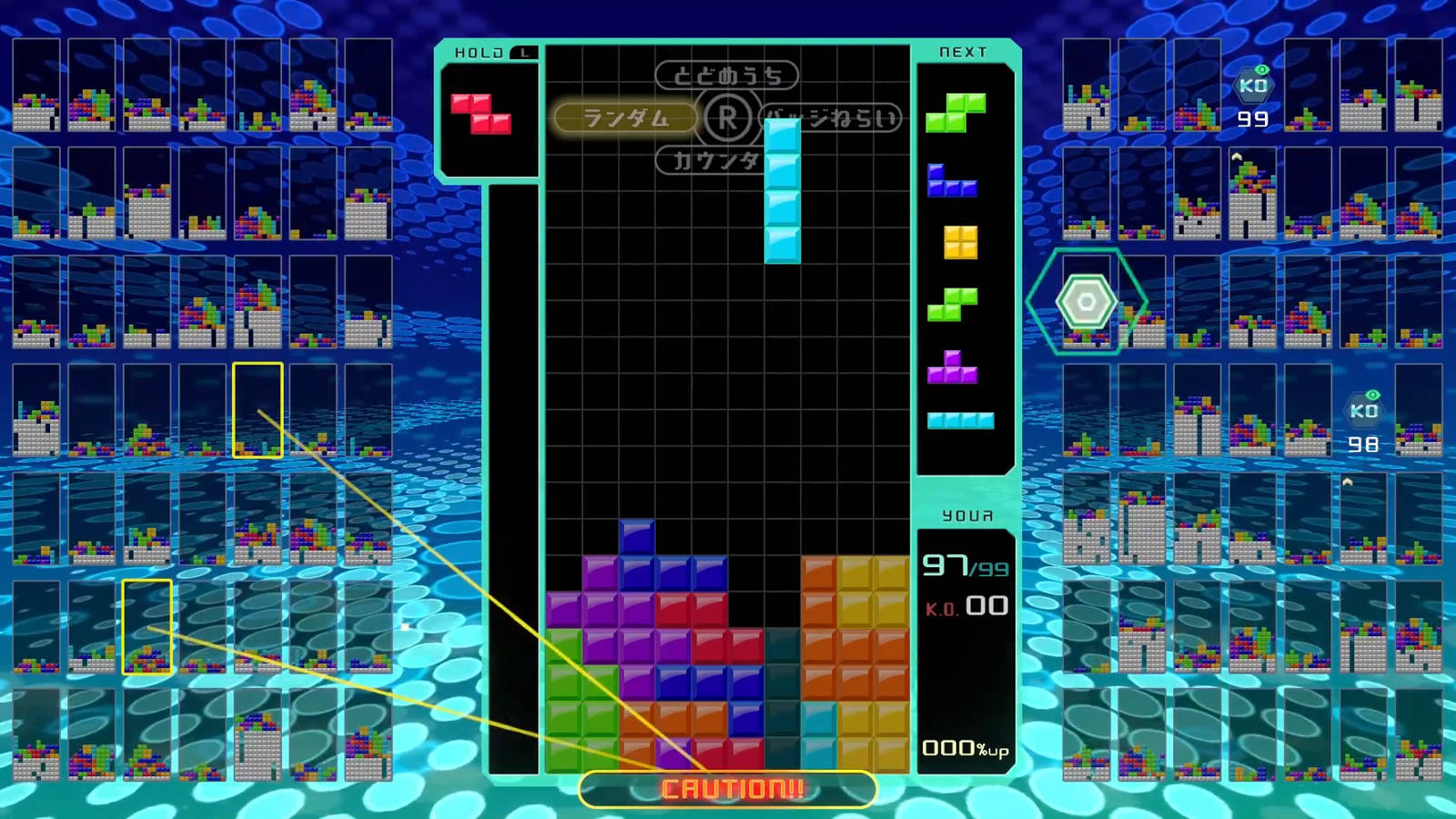Choose the ランダム targeting strategy
This screenshot has height=819, width=1456.
tap(625, 118)
